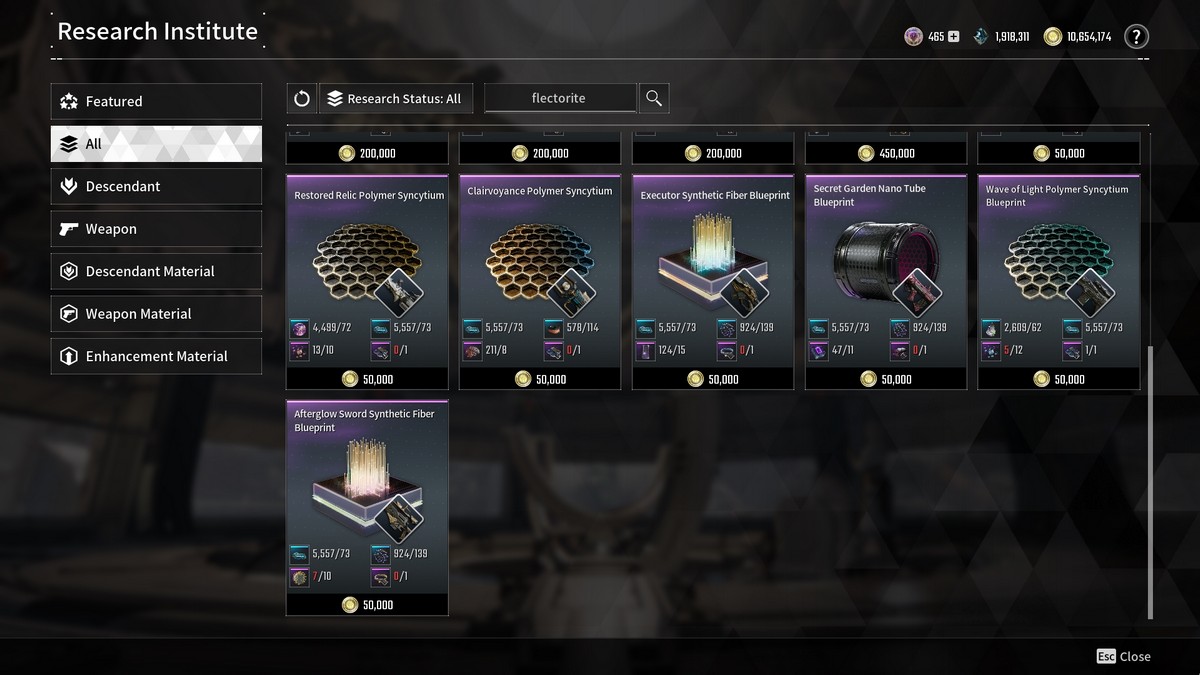Open the Research Status: All filter
Viewport: 1200px width, 675px height.
[396, 98]
